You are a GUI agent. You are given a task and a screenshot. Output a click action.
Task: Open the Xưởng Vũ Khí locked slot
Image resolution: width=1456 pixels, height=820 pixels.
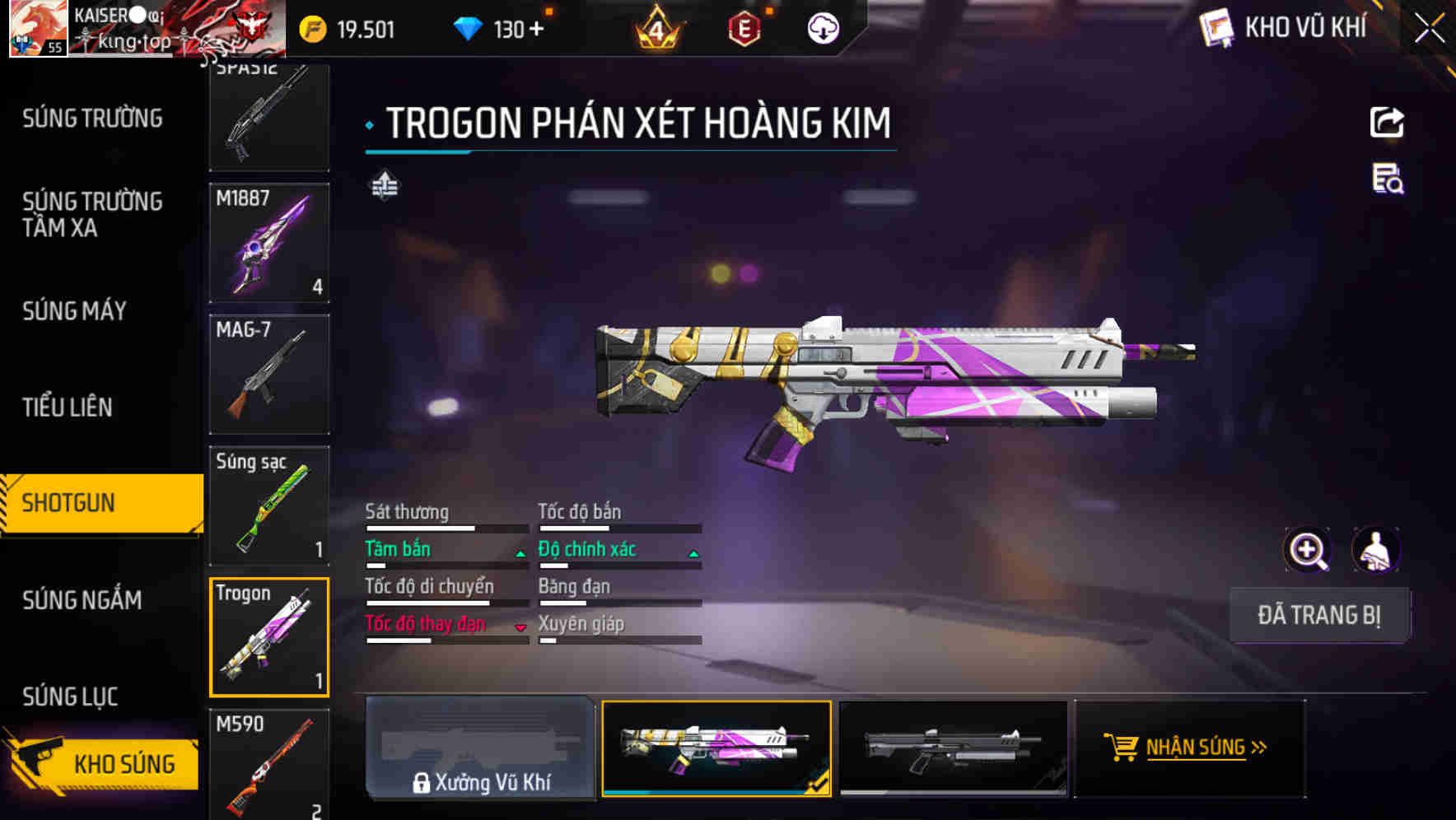(480, 748)
